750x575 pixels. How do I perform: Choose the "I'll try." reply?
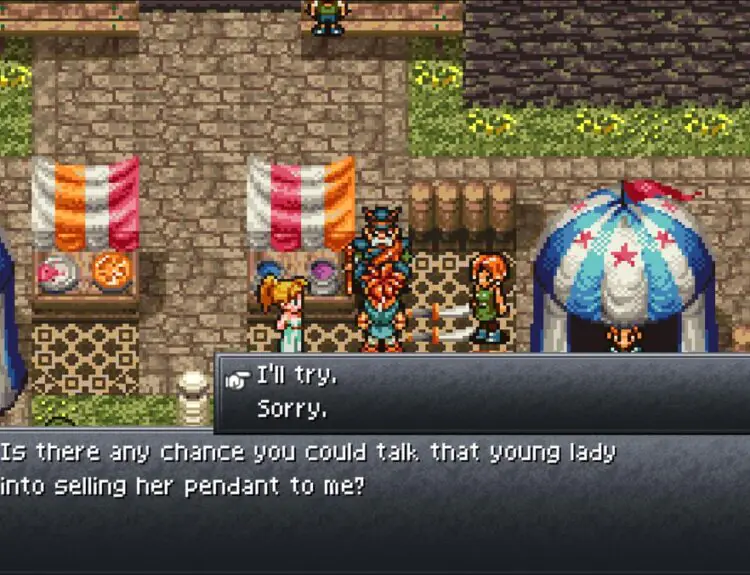297,377
